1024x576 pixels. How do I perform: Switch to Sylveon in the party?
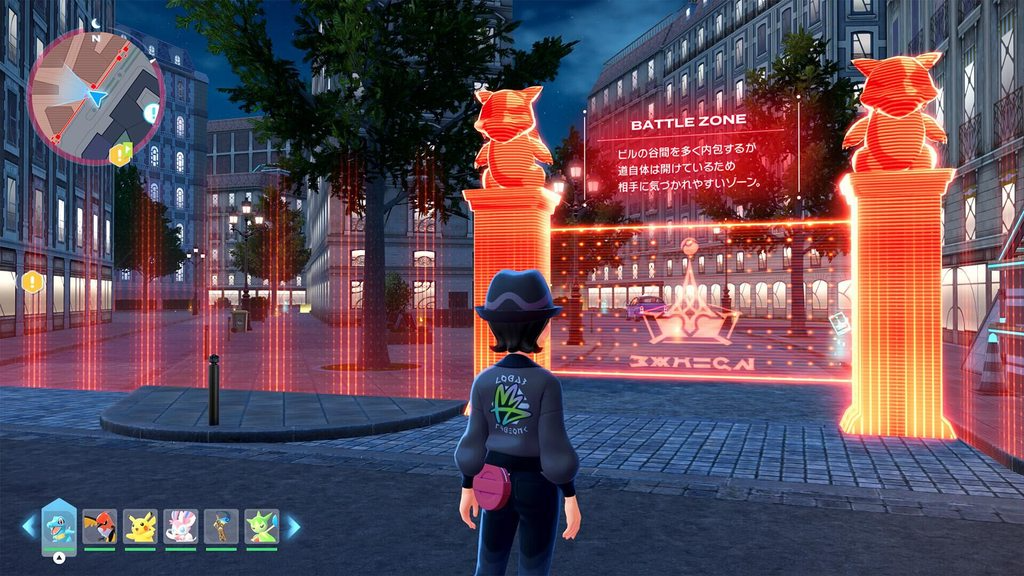181,526
